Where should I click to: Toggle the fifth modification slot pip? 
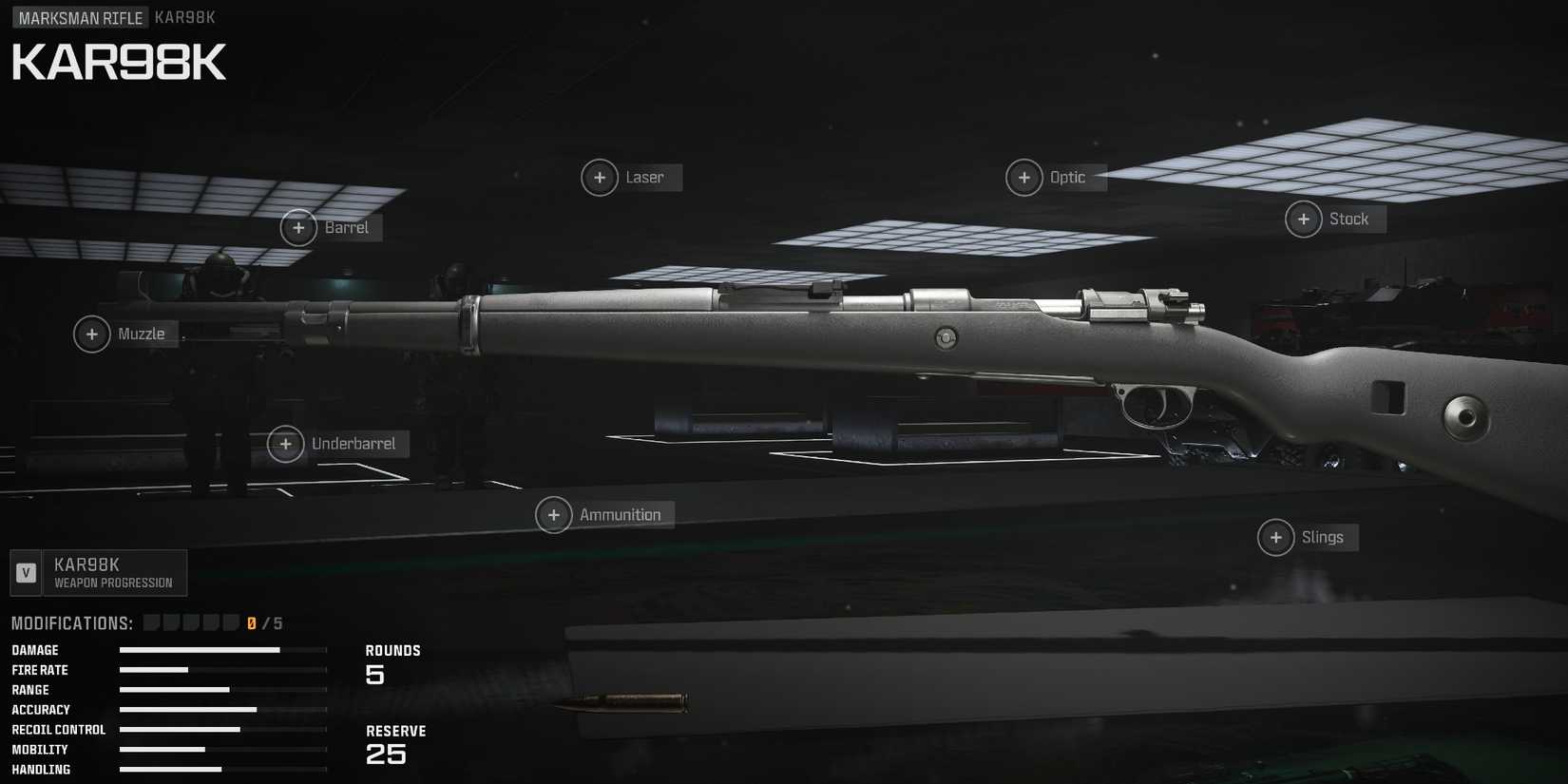coord(233,621)
